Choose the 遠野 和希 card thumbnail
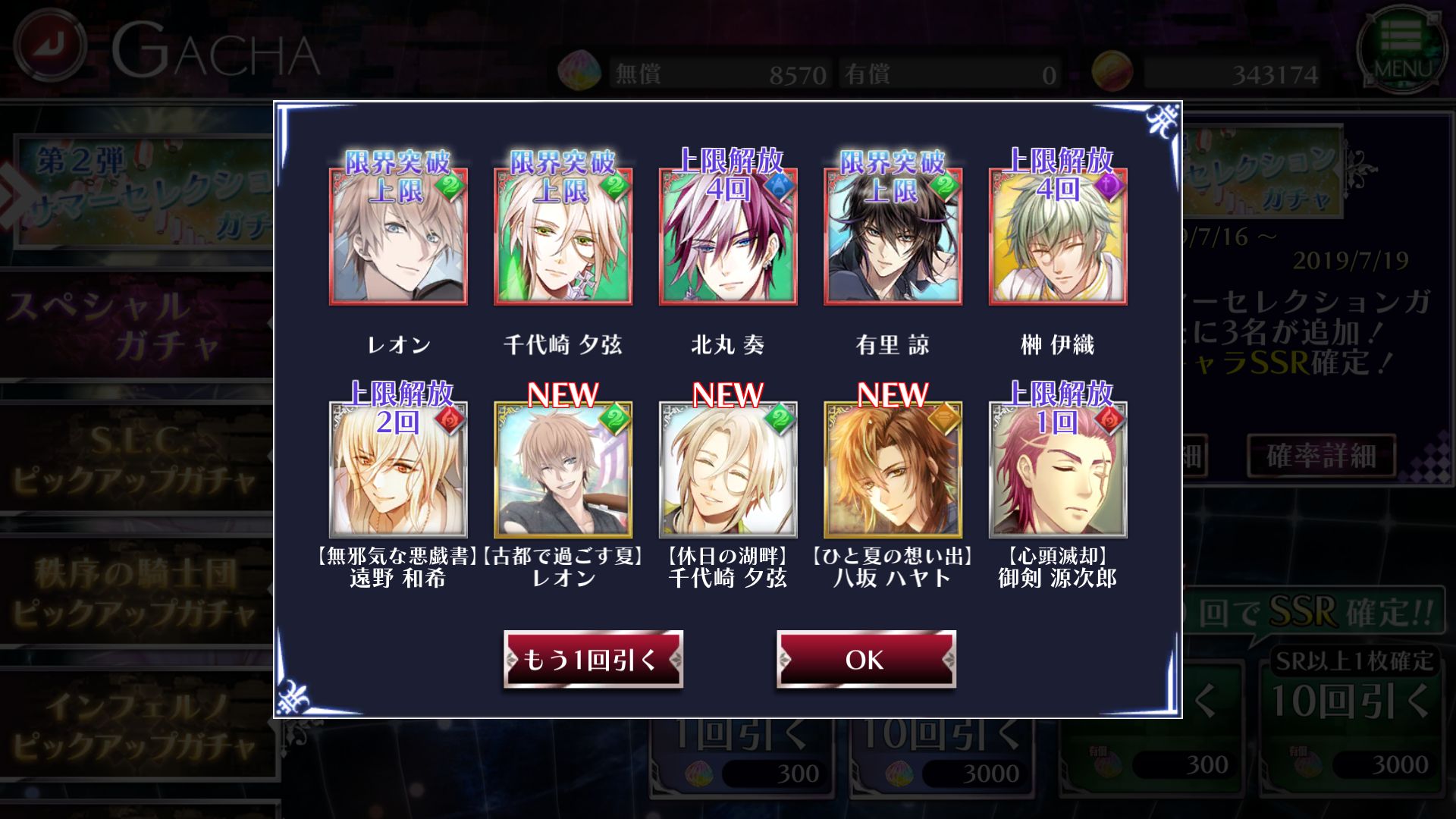 [398, 470]
